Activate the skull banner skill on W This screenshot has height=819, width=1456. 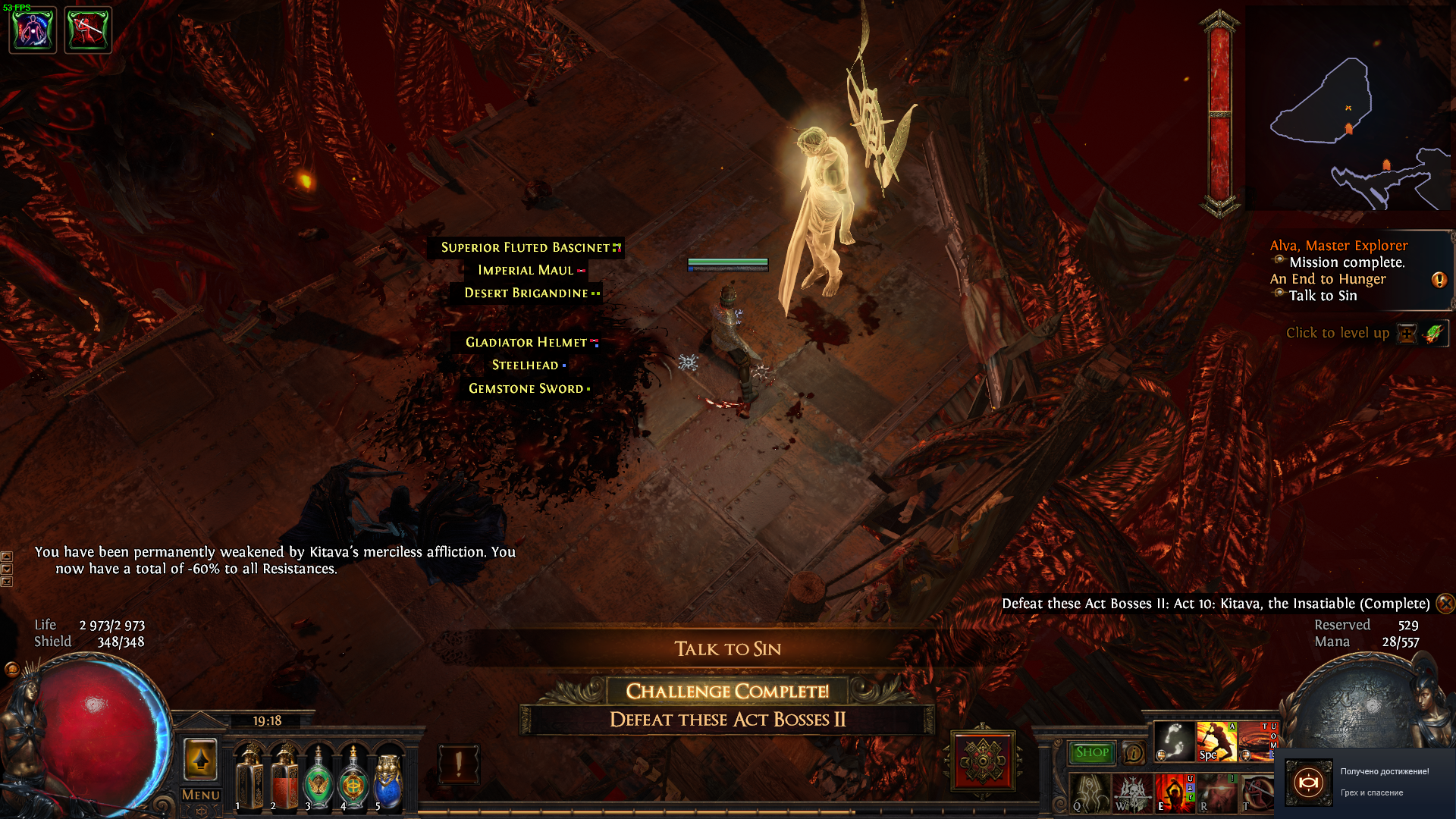point(1131,794)
